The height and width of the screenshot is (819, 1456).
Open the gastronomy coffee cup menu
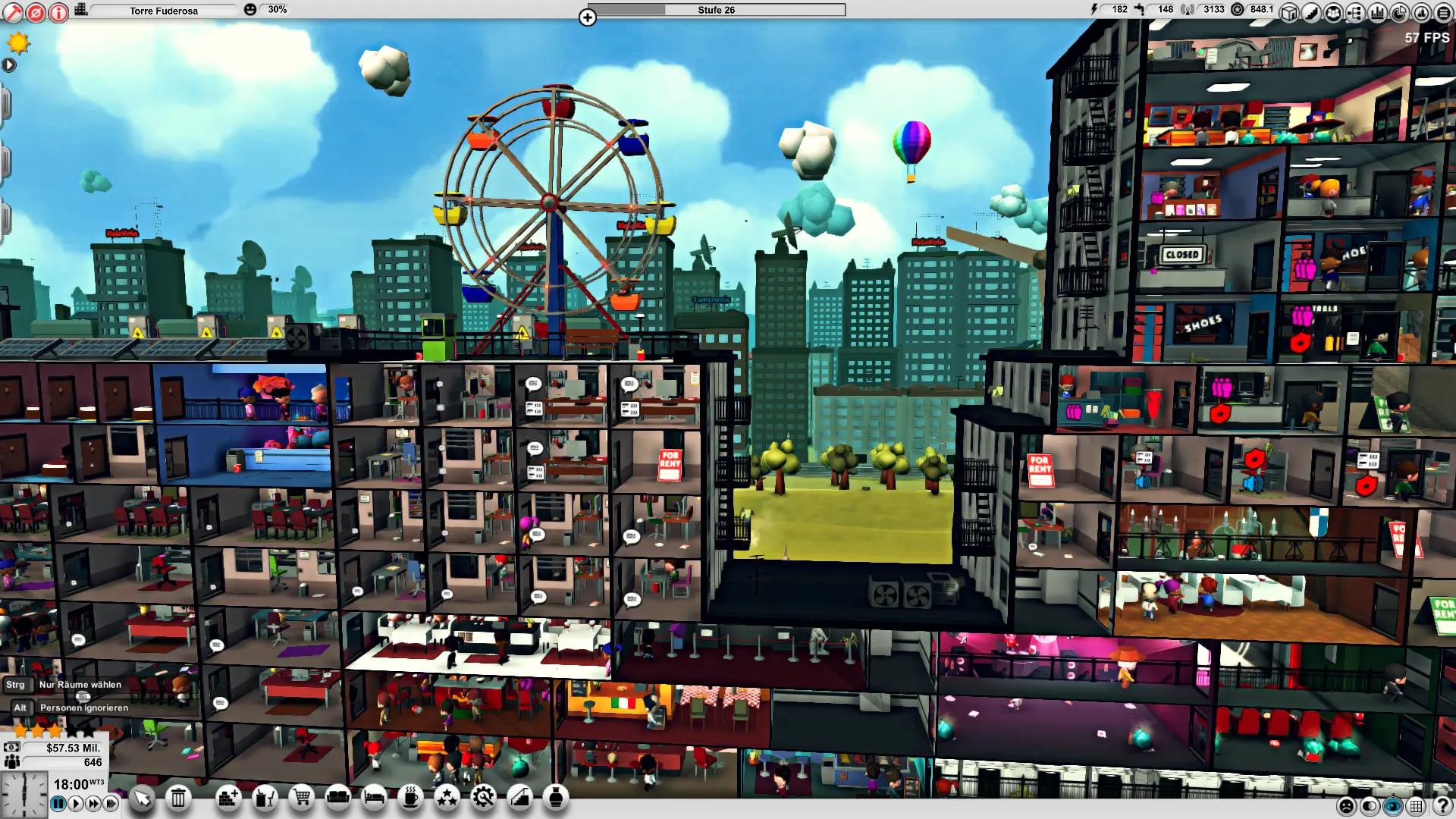coord(410,798)
